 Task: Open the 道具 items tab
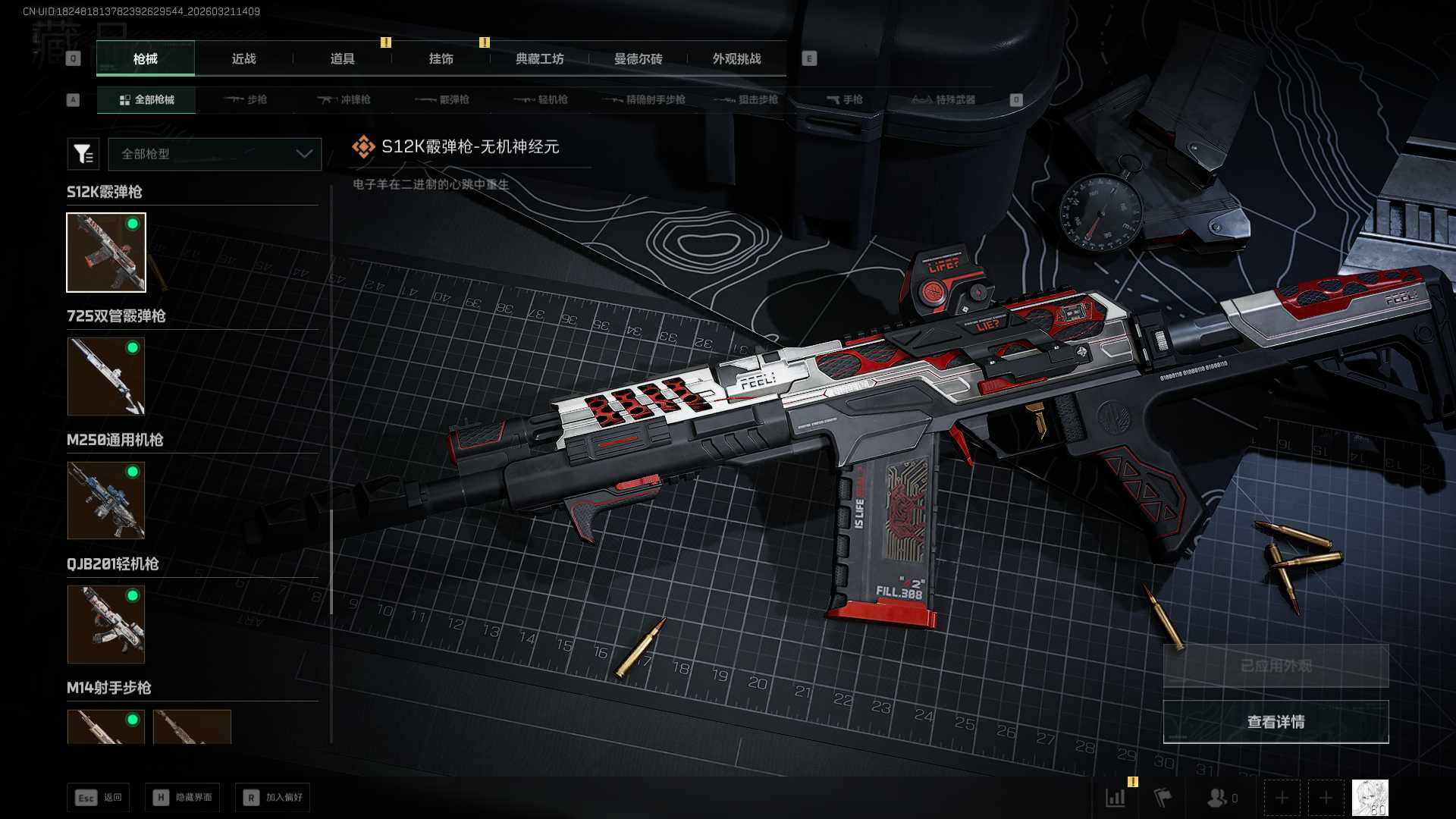click(x=342, y=58)
